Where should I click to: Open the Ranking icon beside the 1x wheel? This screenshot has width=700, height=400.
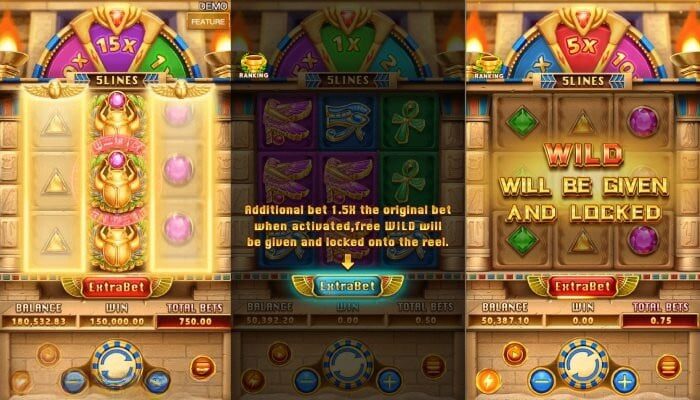pyautogui.click(x=254, y=67)
